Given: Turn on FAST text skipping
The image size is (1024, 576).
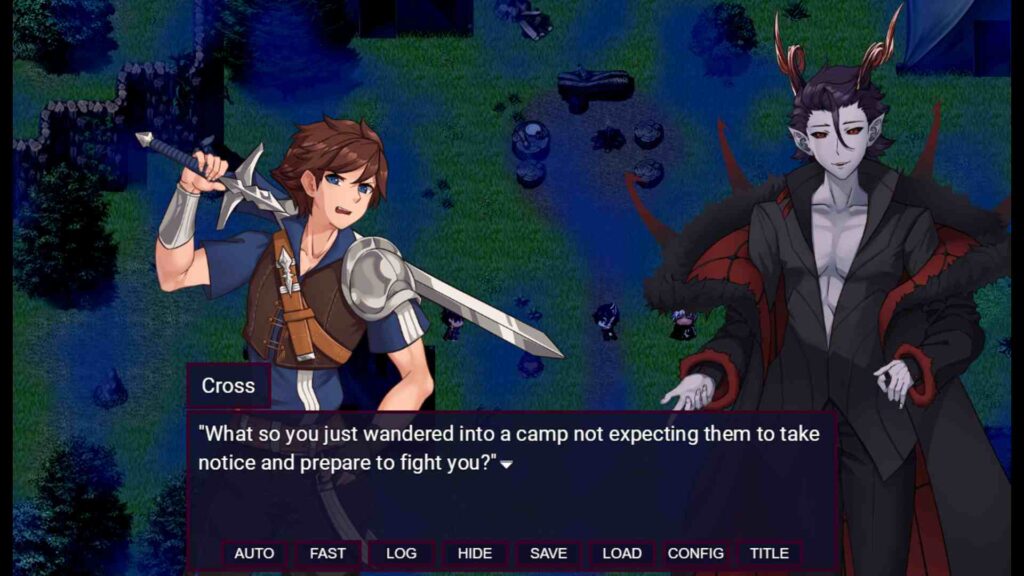Looking at the screenshot, I should [327, 553].
